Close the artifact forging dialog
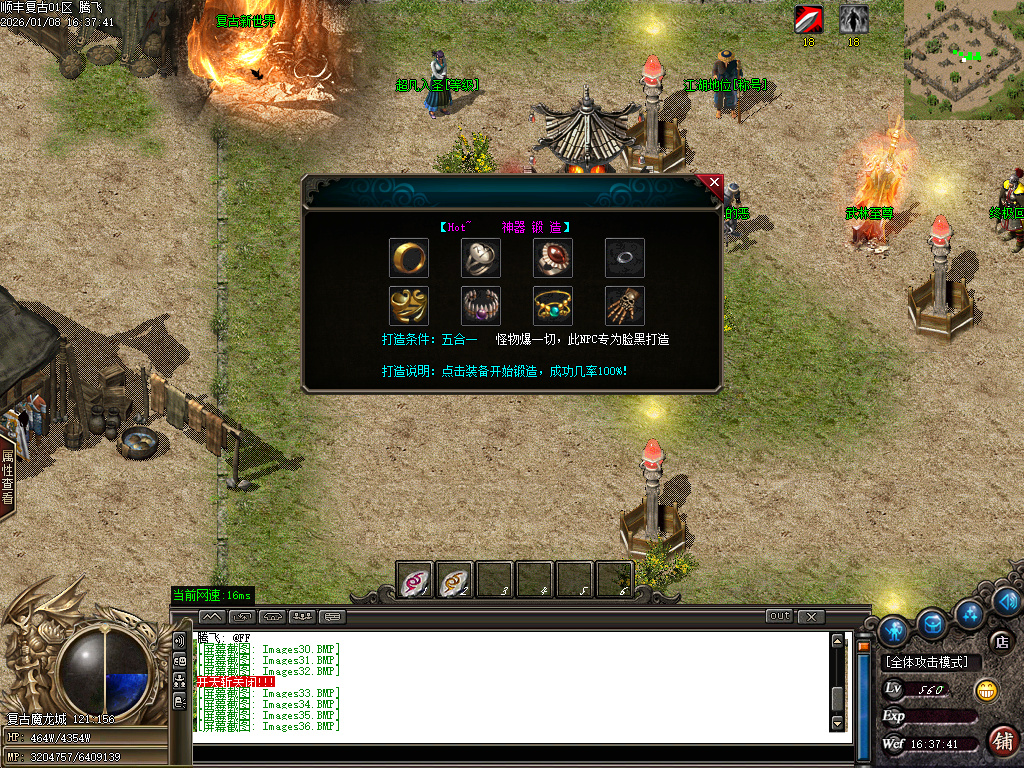1024x768 pixels. (713, 183)
